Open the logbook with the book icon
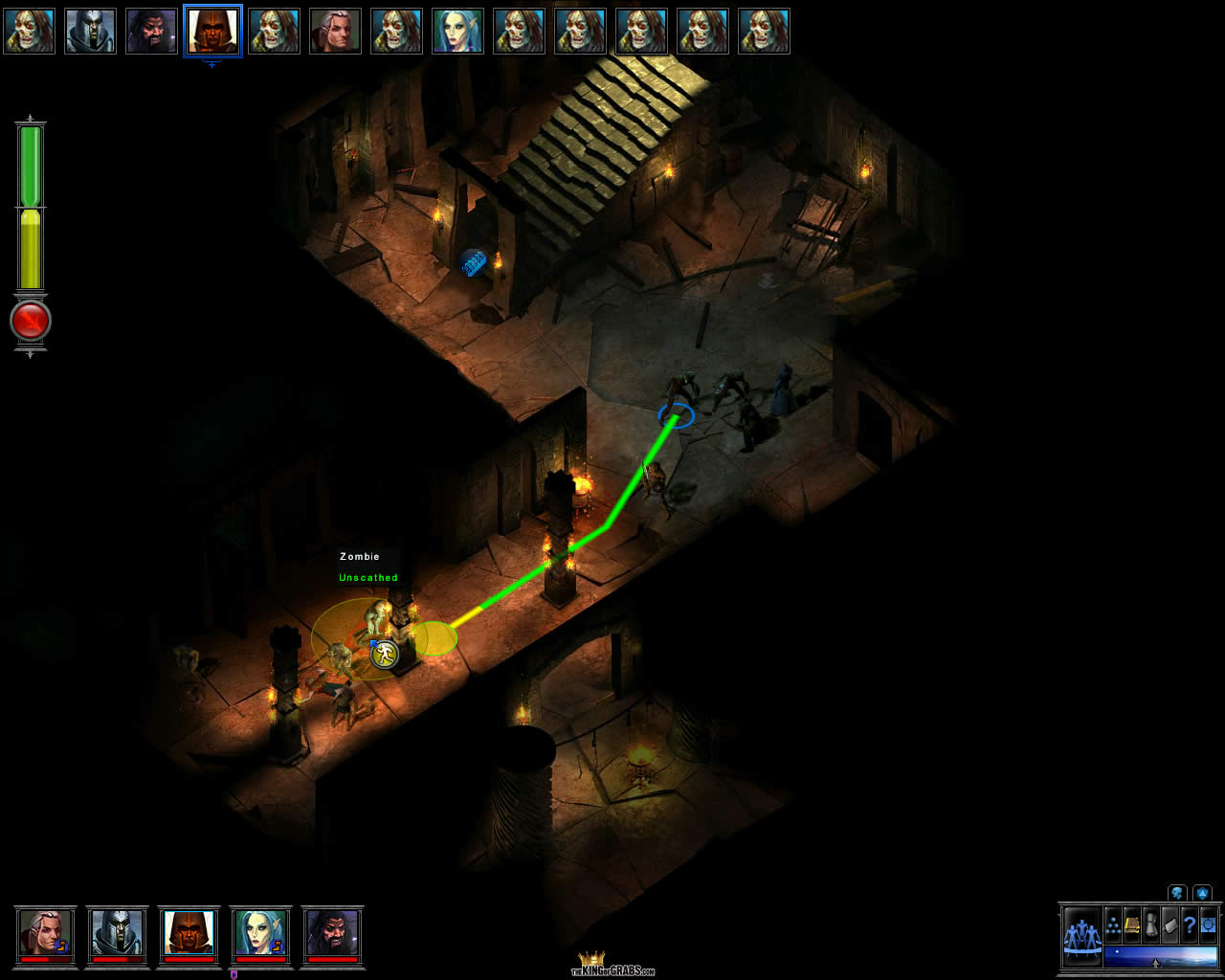Viewport: 1225px width, 980px height. 1132,925
